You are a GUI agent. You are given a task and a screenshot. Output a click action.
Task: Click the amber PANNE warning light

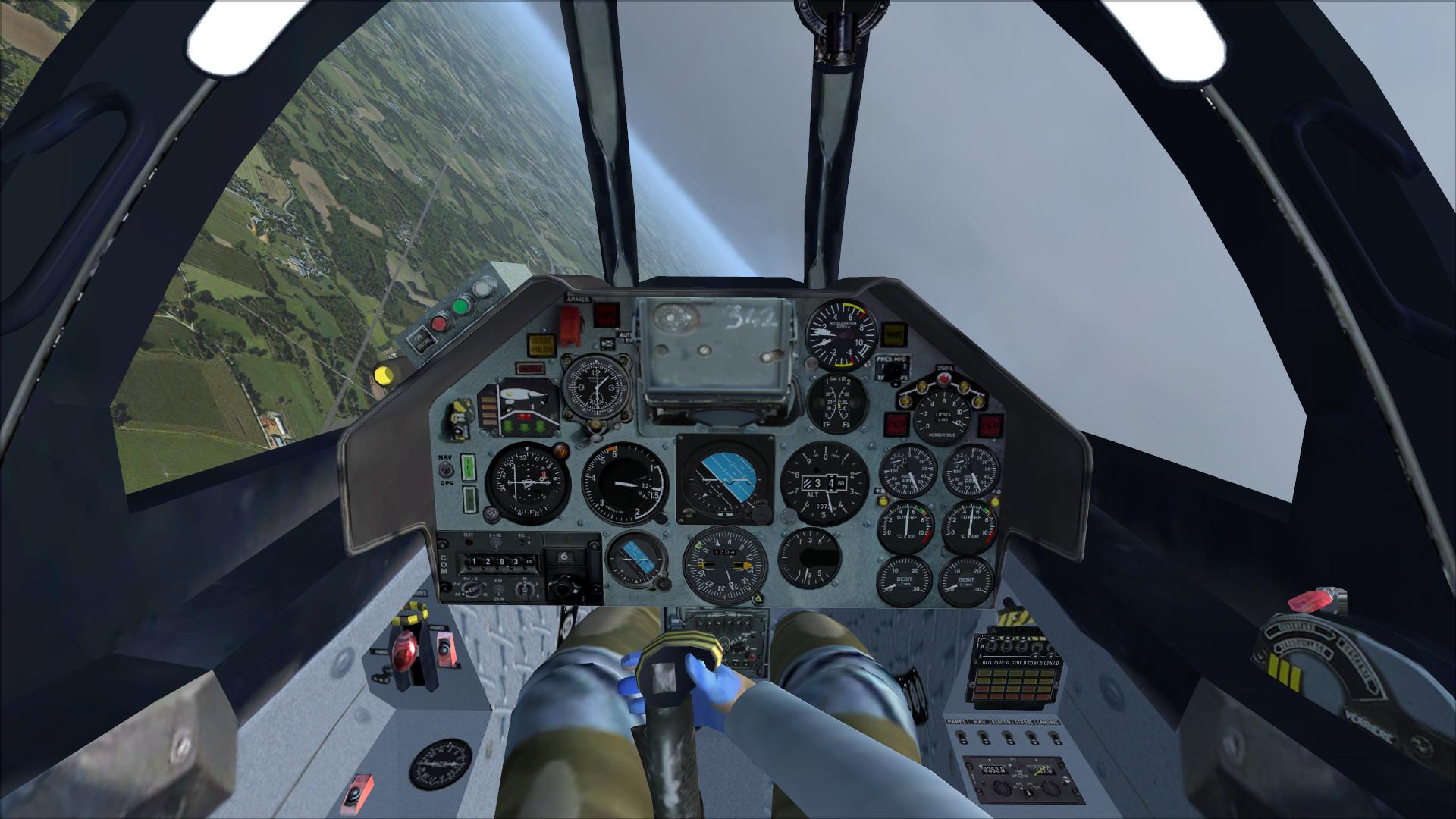click(x=893, y=334)
